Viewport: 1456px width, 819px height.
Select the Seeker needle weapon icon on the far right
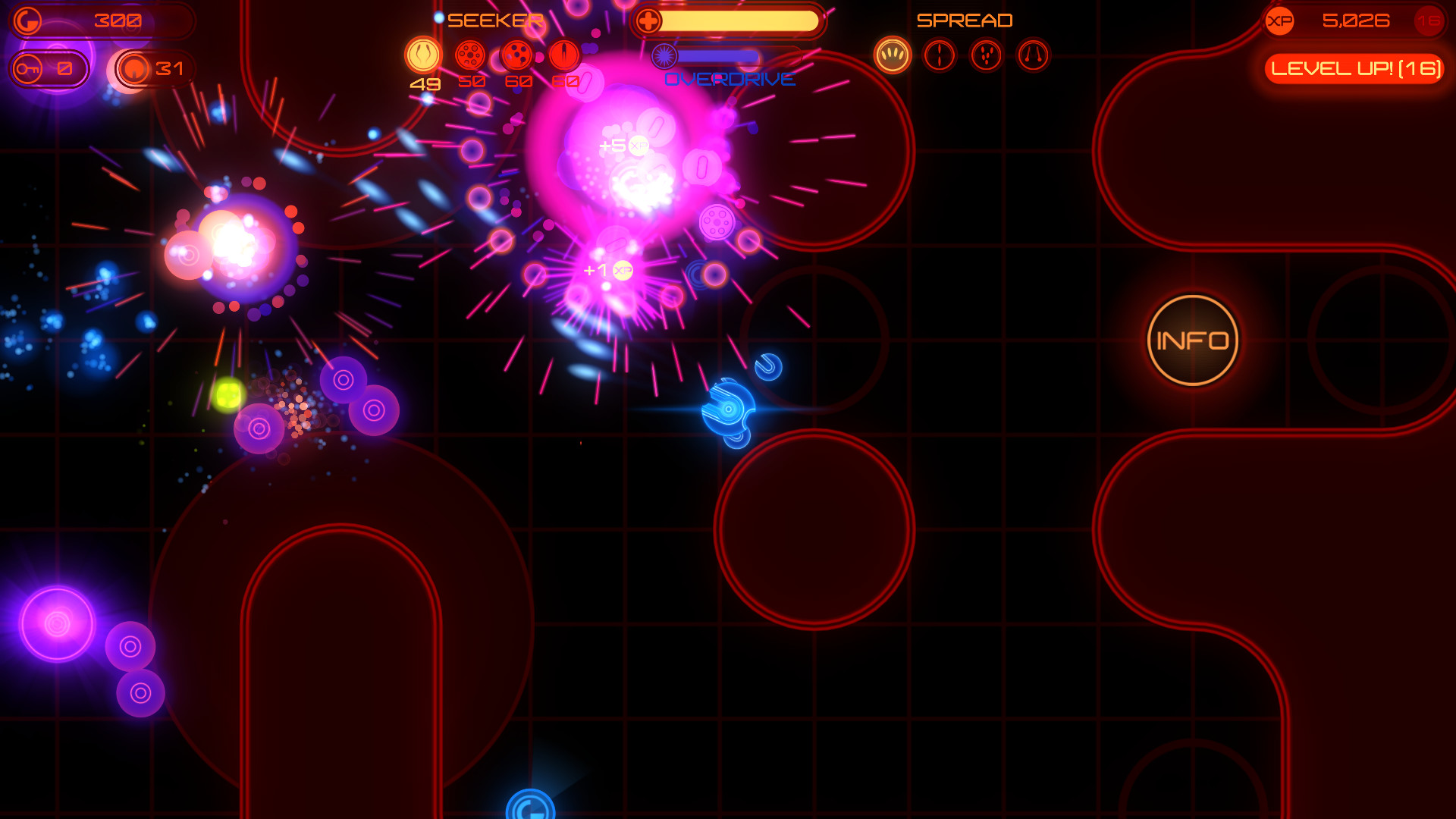(562, 55)
